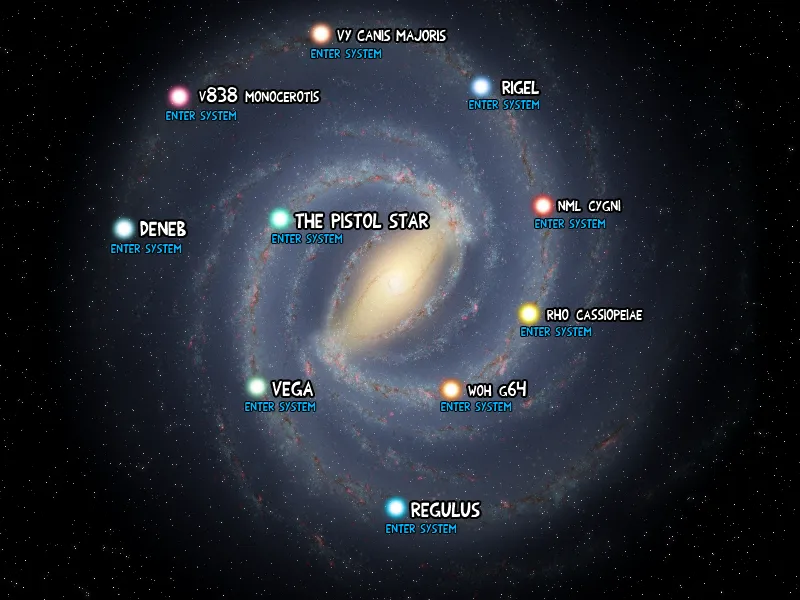Click Enter System under Vega
The width and height of the screenshot is (800, 600).
(280, 407)
